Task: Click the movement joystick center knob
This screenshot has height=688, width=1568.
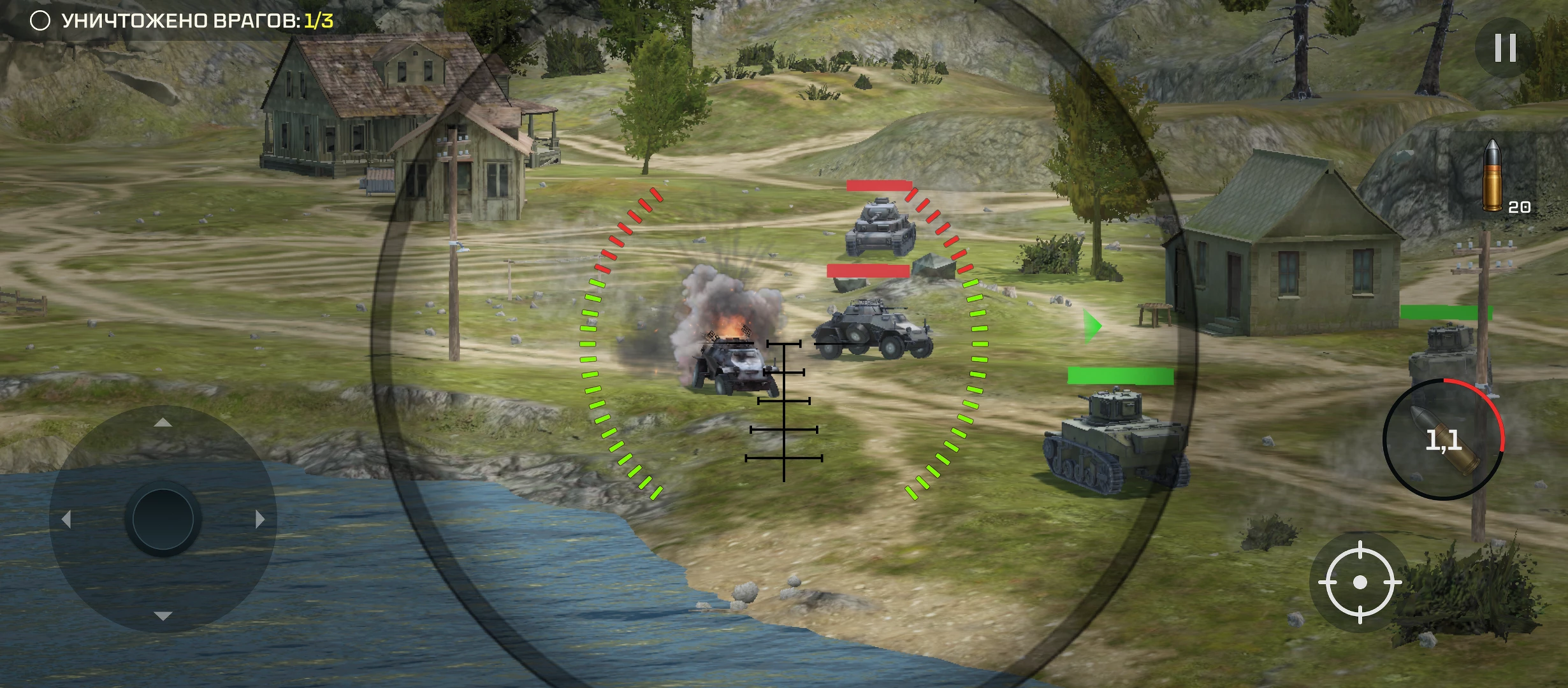Action: point(163,519)
